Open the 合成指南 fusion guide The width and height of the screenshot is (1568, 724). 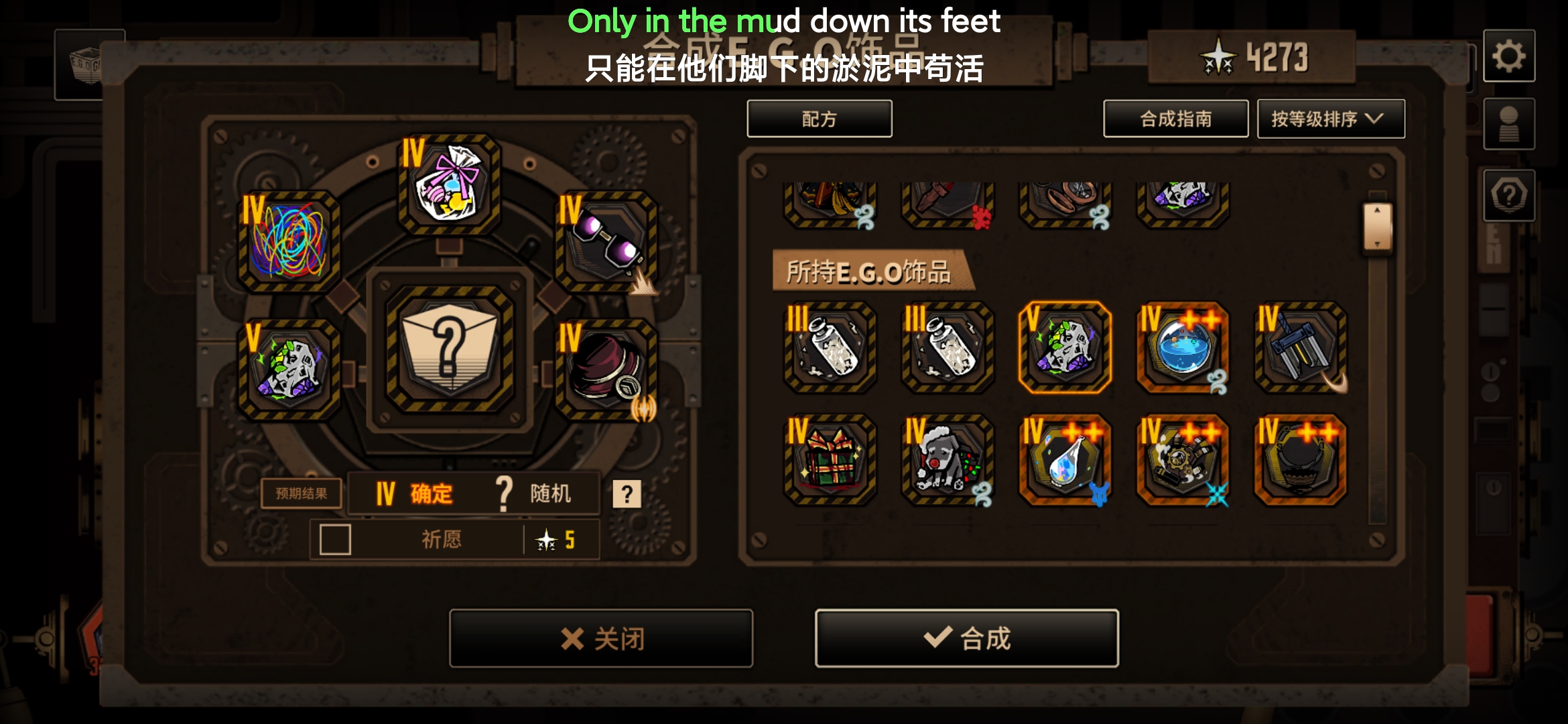[x=1175, y=119]
